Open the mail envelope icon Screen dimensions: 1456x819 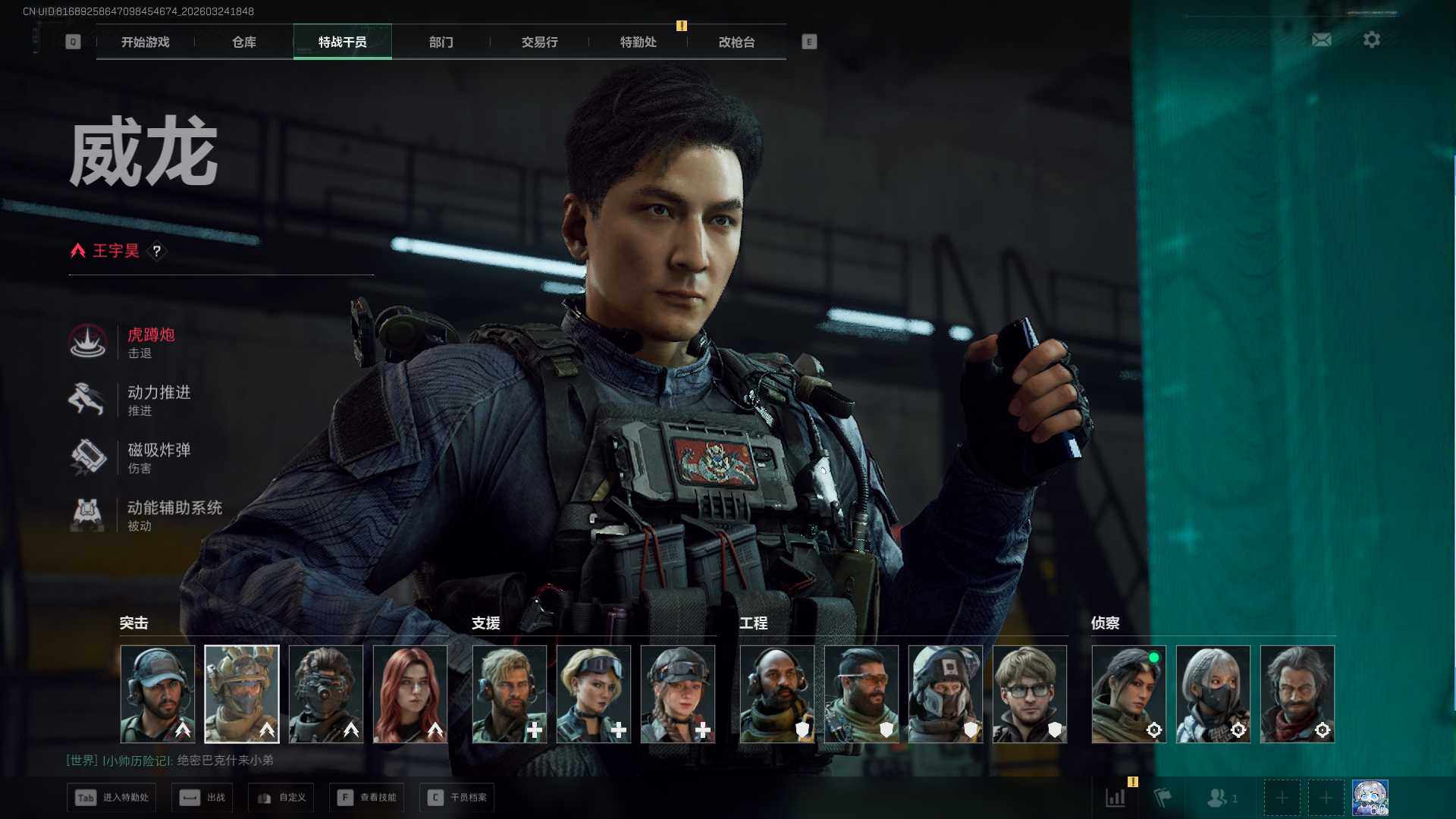coord(1321,39)
